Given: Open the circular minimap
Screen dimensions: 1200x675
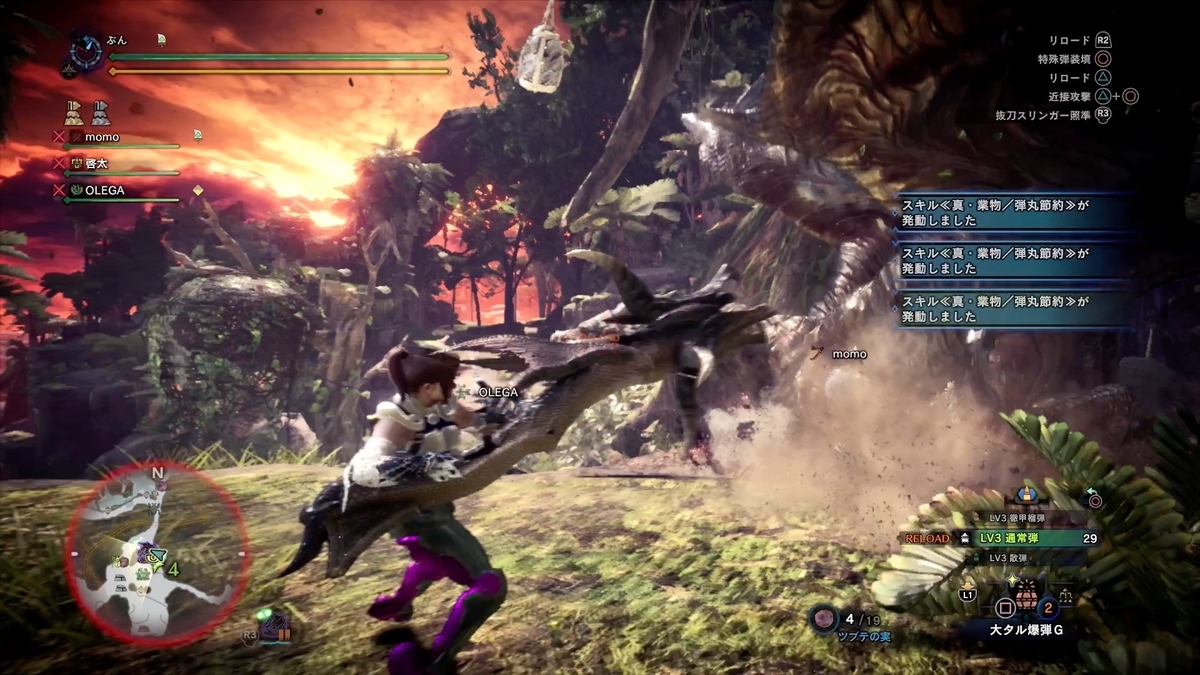Looking at the screenshot, I should pos(158,553).
